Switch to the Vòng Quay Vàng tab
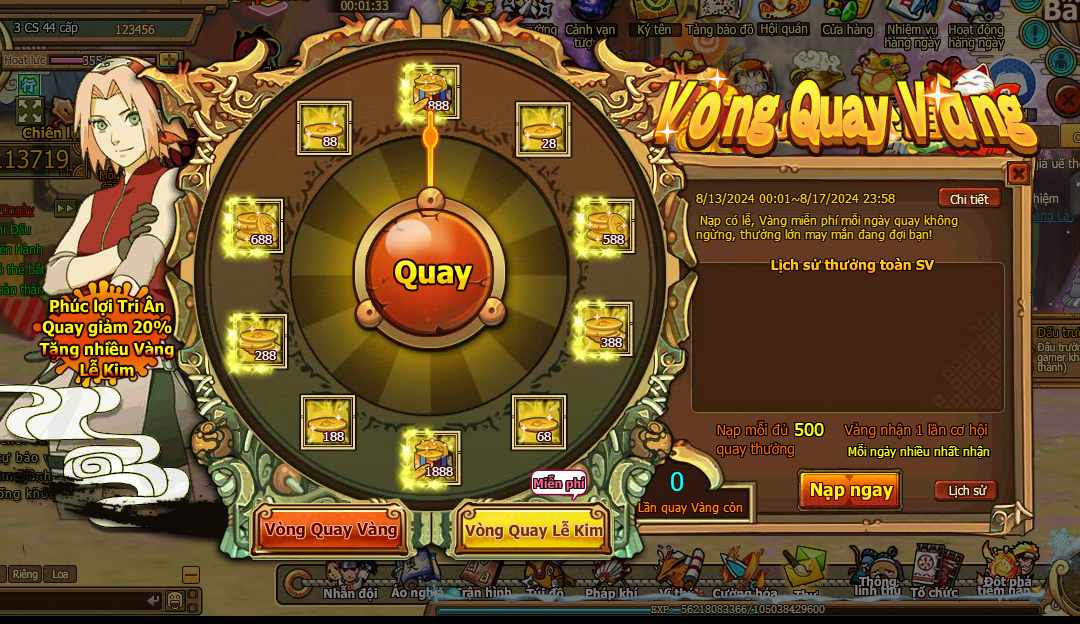Image resolution: width=1080 pixels, height=624 pixels. (331, 530)
